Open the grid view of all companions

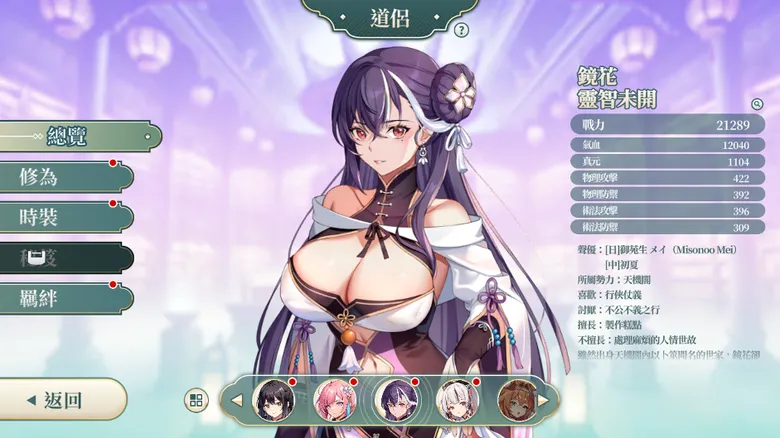pyautogui.click(x=196, y=400)
